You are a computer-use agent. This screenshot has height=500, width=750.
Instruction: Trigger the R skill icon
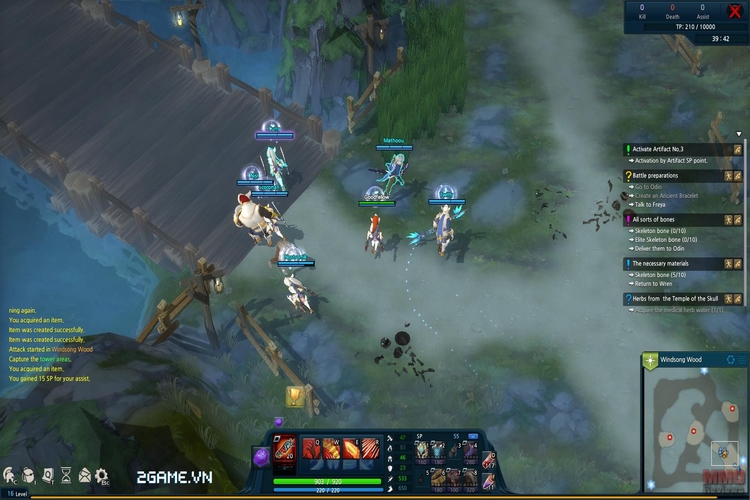point(371,449)
